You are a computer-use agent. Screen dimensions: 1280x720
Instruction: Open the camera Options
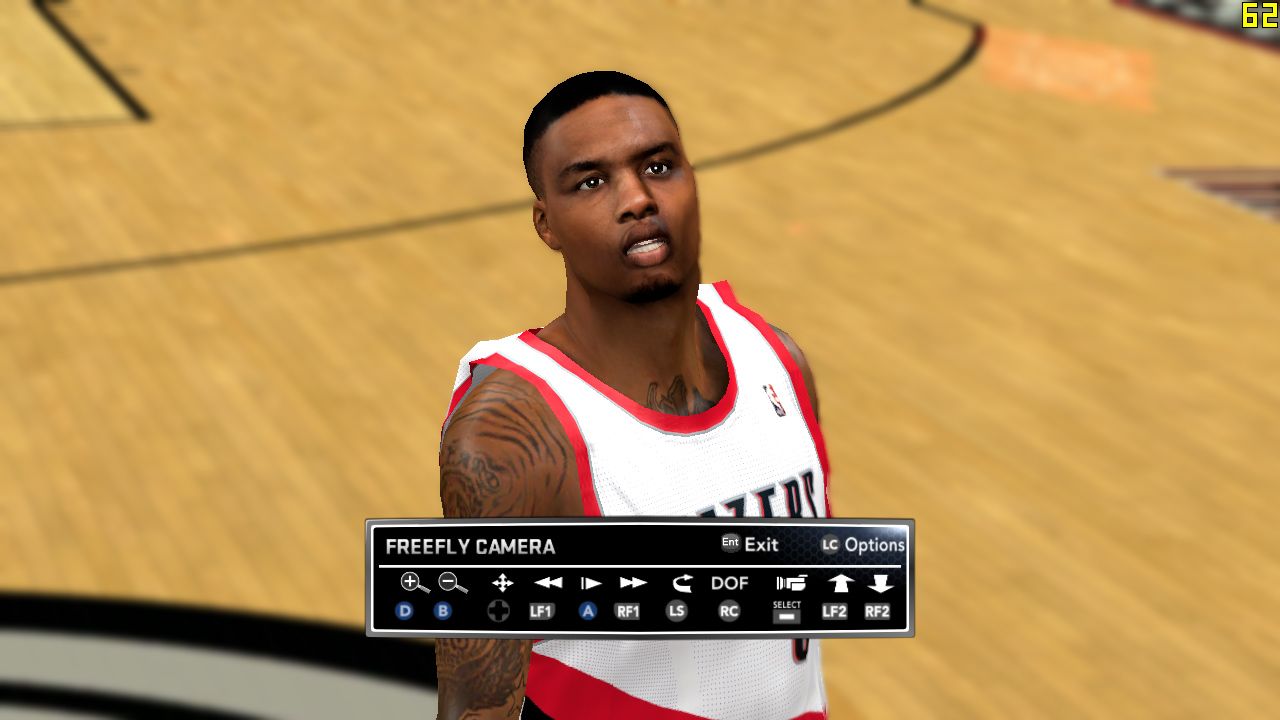[863, 545]
